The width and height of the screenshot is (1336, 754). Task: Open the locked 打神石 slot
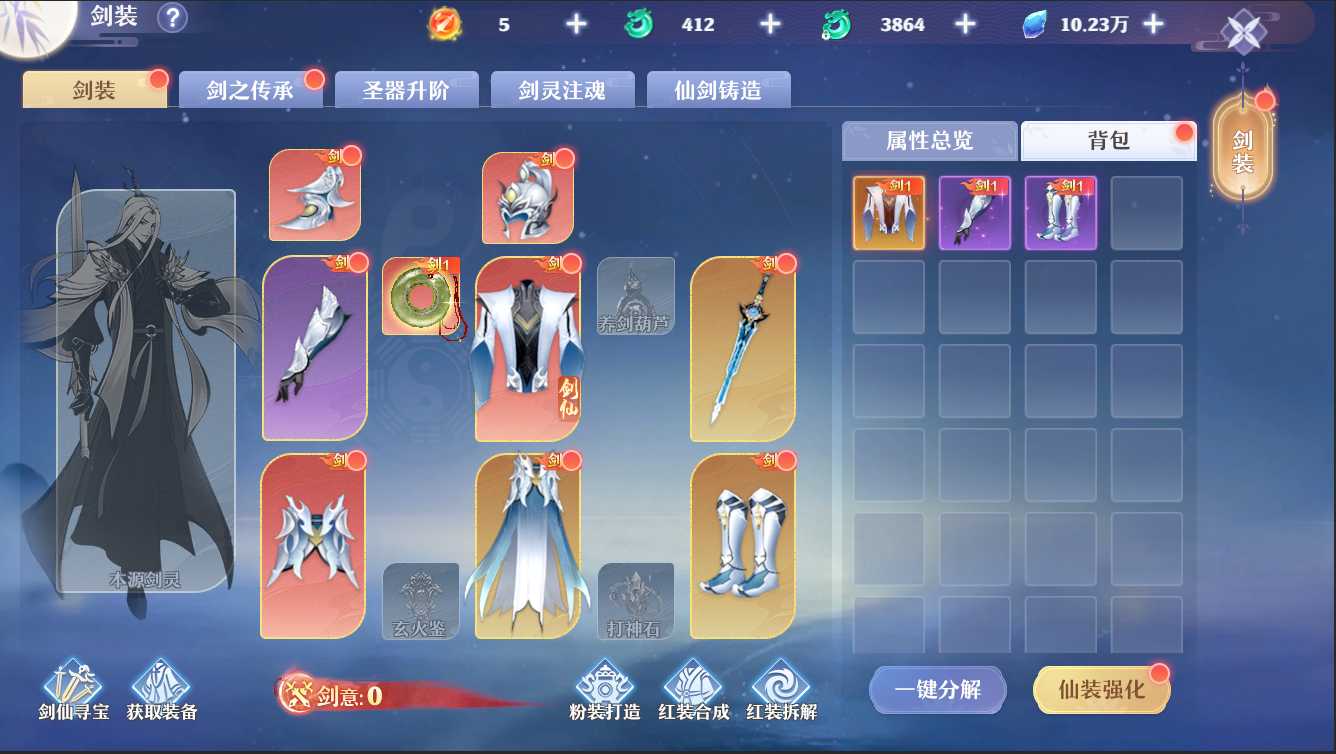636,600
